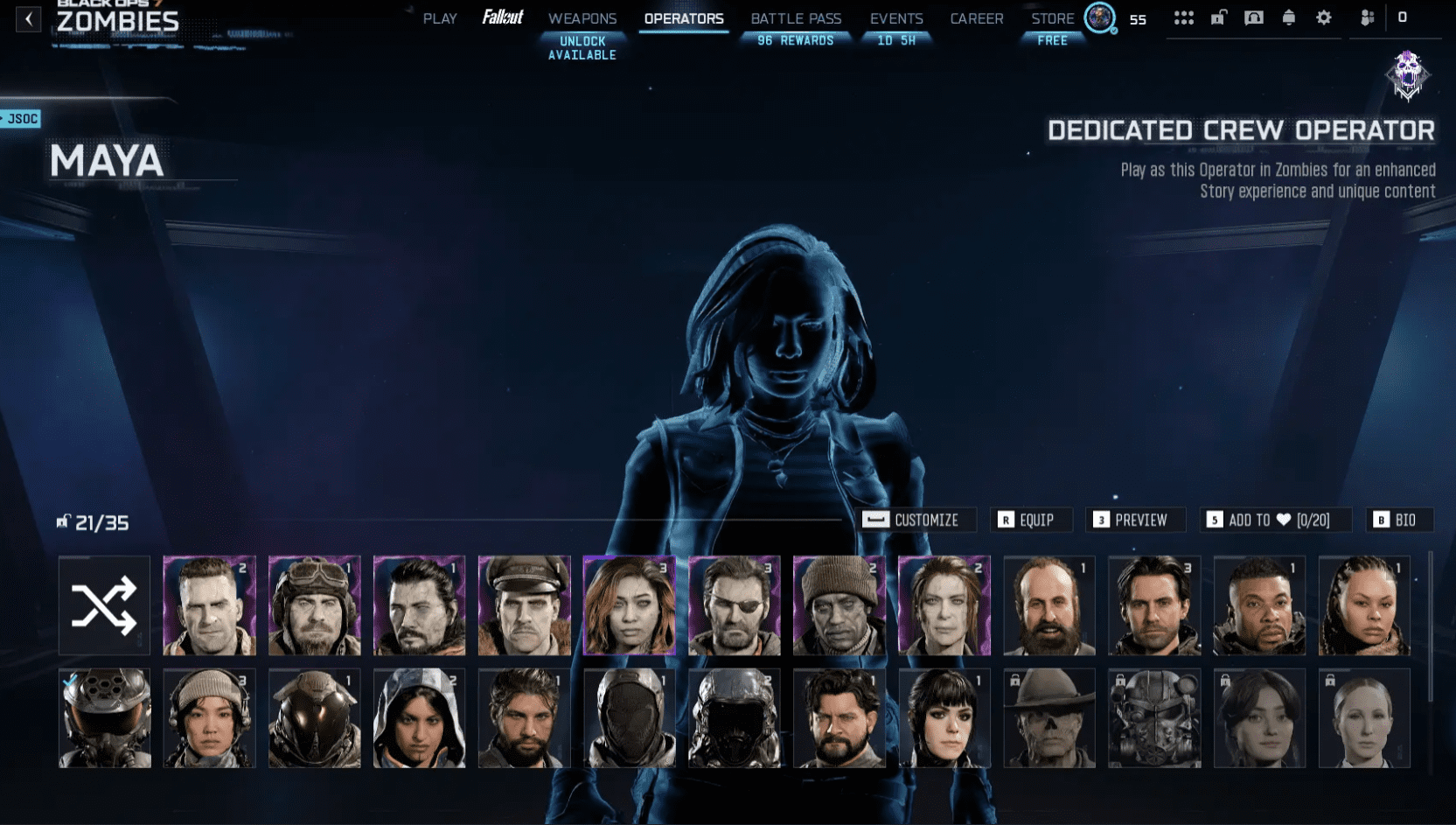Open the Events tab
This screenshot has width=1456, height=825.
click(x=895, y=17)
